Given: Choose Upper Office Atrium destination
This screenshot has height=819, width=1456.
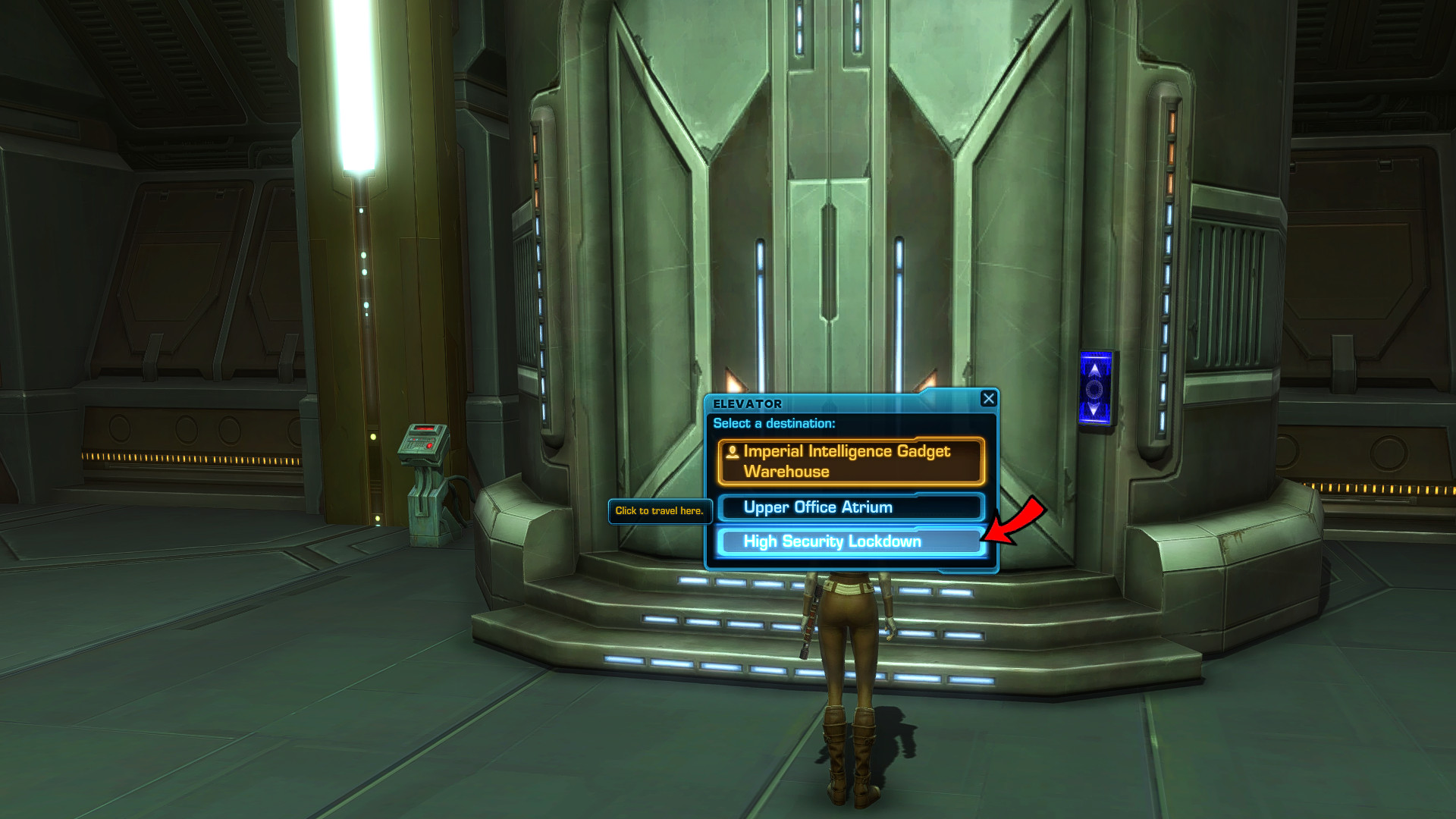Looking at the screenshot, I should pos(851,507).
